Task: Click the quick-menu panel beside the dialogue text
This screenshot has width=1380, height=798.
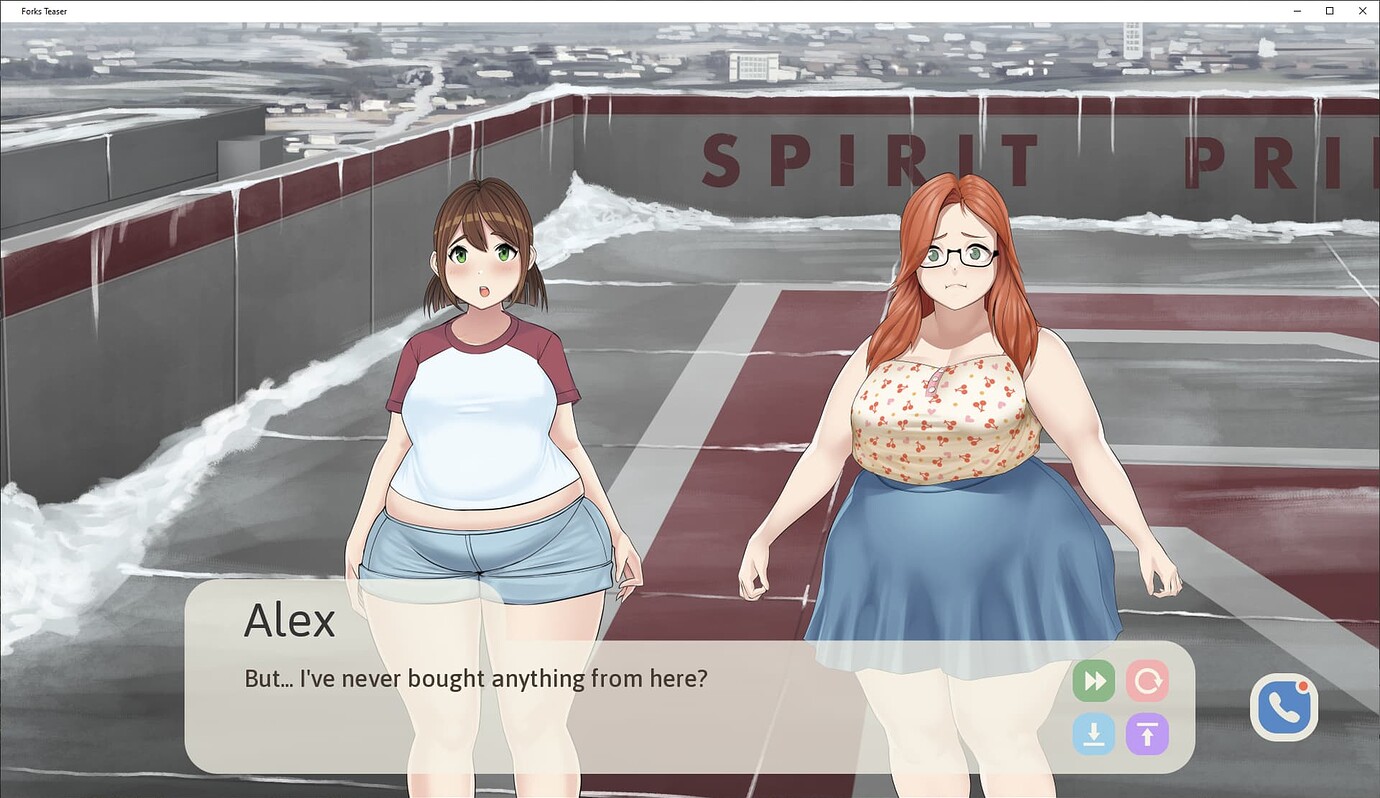Action: click(x=1120, y=707)
